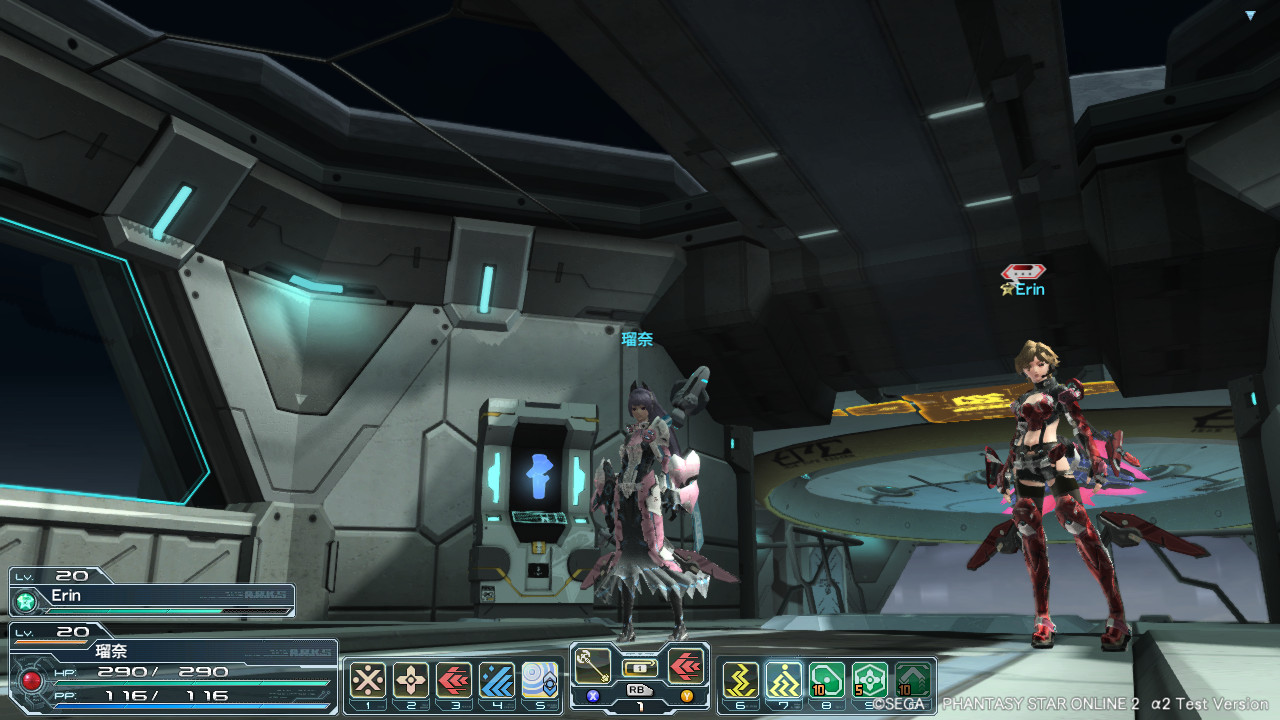Image resolution: width=1280 pixels, height=720 pixels.
Task: Use the four-pointed cross skill in slot 2
Action: click(411, 680)
